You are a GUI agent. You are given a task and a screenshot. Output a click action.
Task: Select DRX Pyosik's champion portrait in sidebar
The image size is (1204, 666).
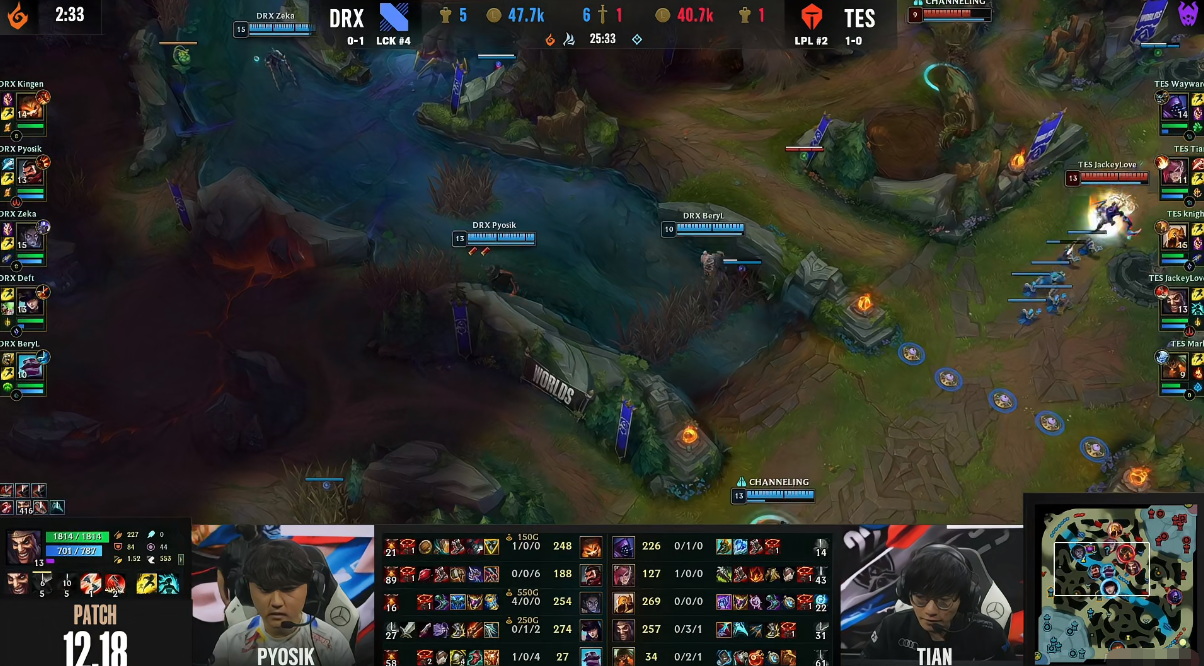(29, 172)
